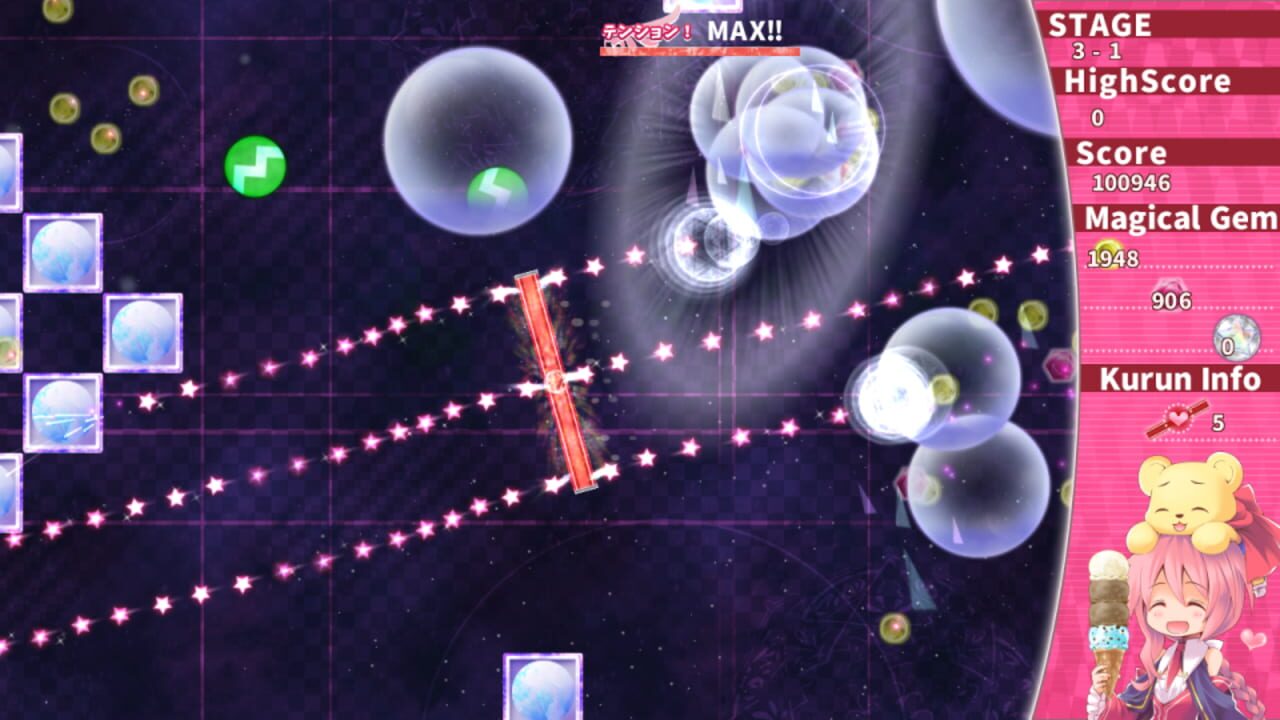Click the heart ribbon icon in Kurun Info
This screenshot has width=1280, height=720.
click(1178, 418)
